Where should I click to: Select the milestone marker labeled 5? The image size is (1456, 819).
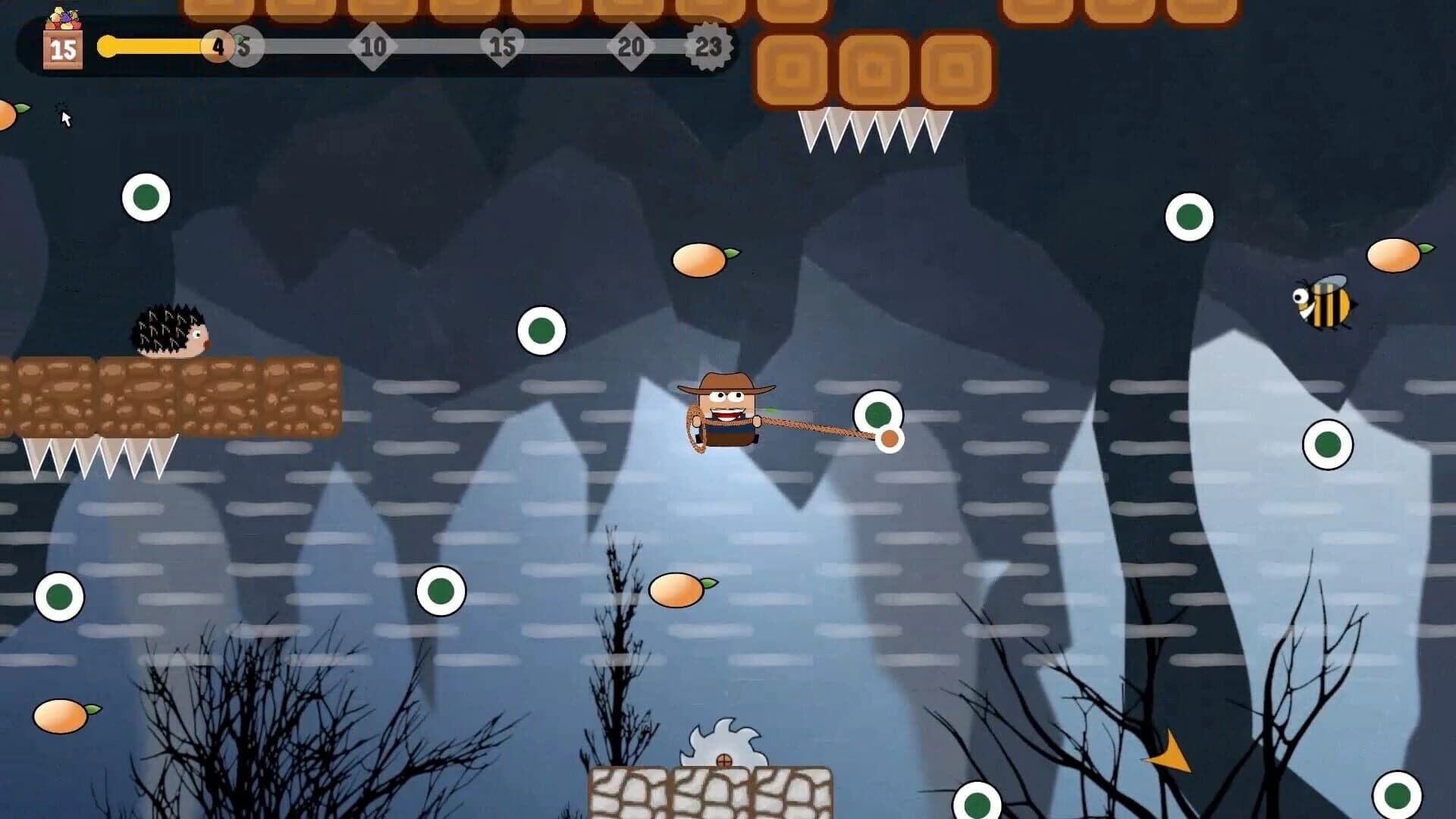pyautogui.click(x=243, y=46)
